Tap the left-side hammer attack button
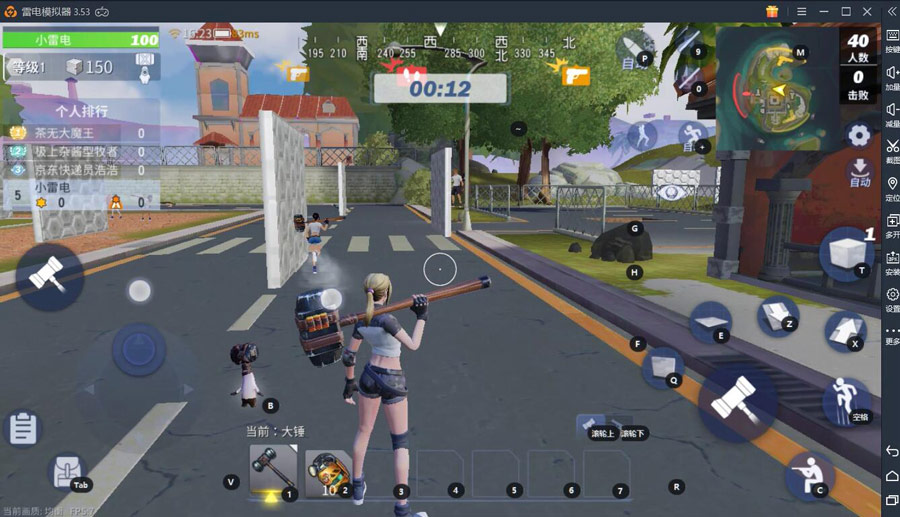Viewport: 900px width, 517px height. click(x=47, y=275)
